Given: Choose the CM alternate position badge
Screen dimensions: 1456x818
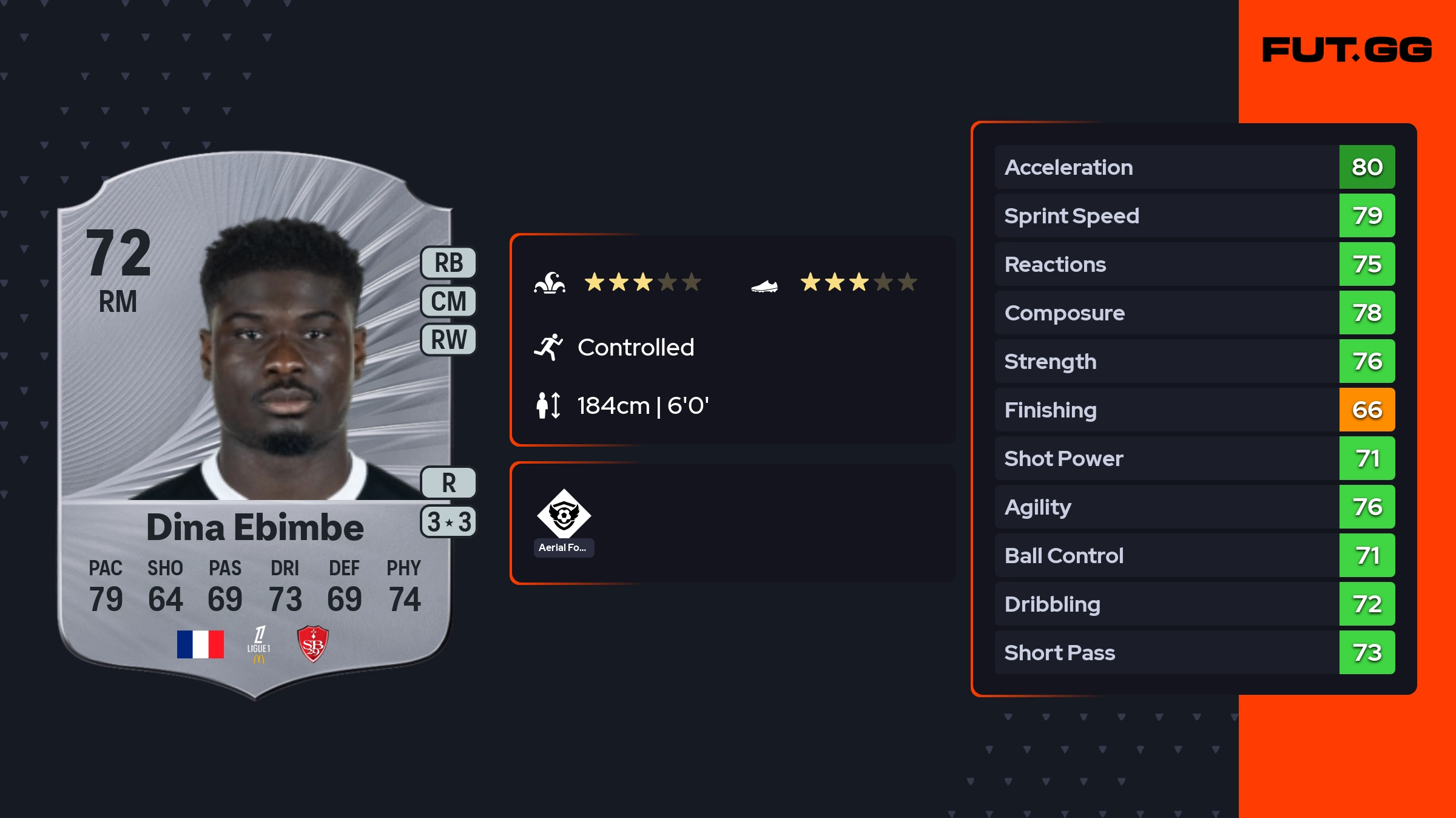Looking at the screenshot, I should point(448,301).
